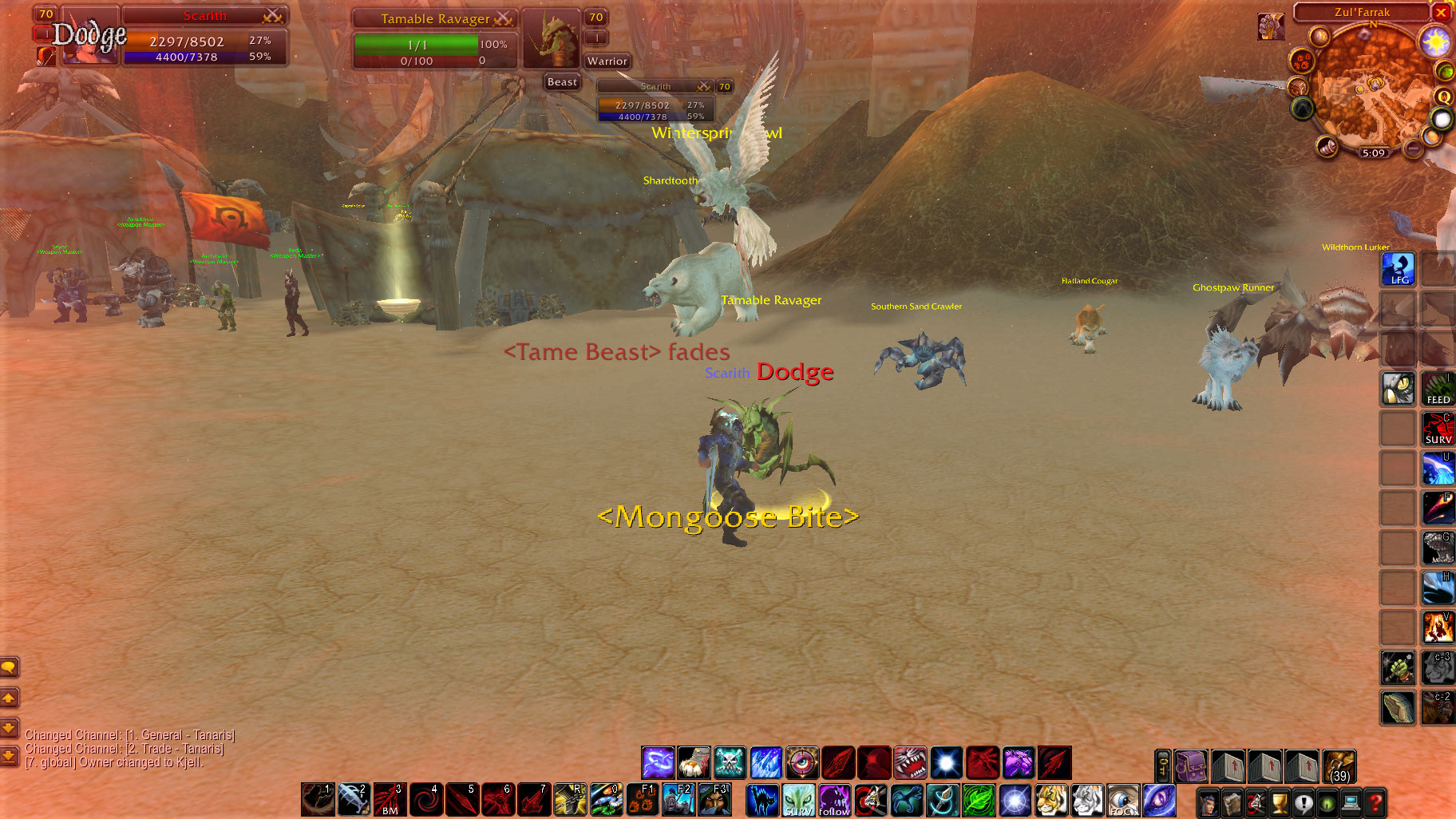Select the keyring icon
The width and height of the screenshot is (1456, 819).
point(1161,765)
